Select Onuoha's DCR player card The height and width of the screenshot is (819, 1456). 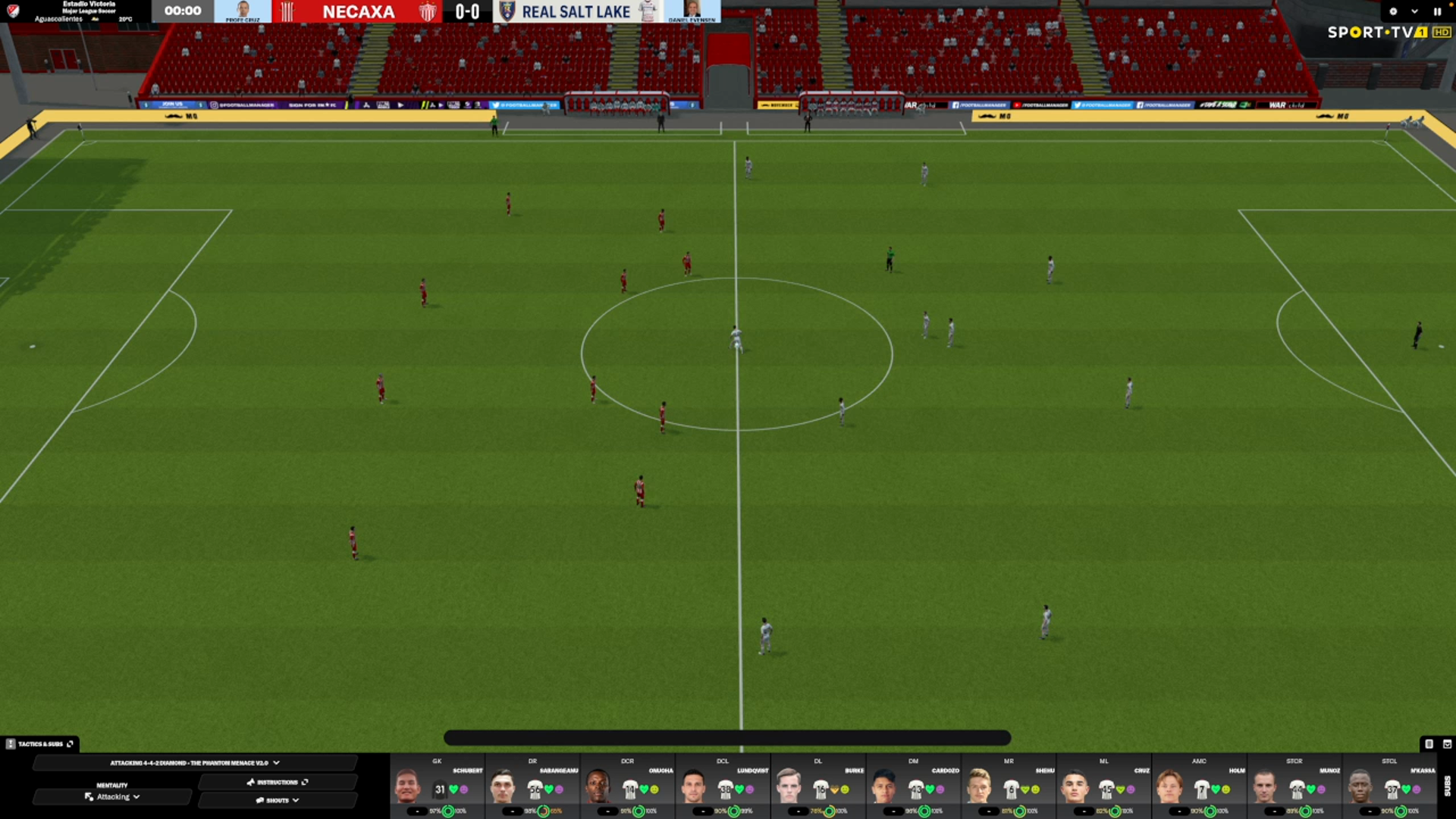(x=628, y=787)
